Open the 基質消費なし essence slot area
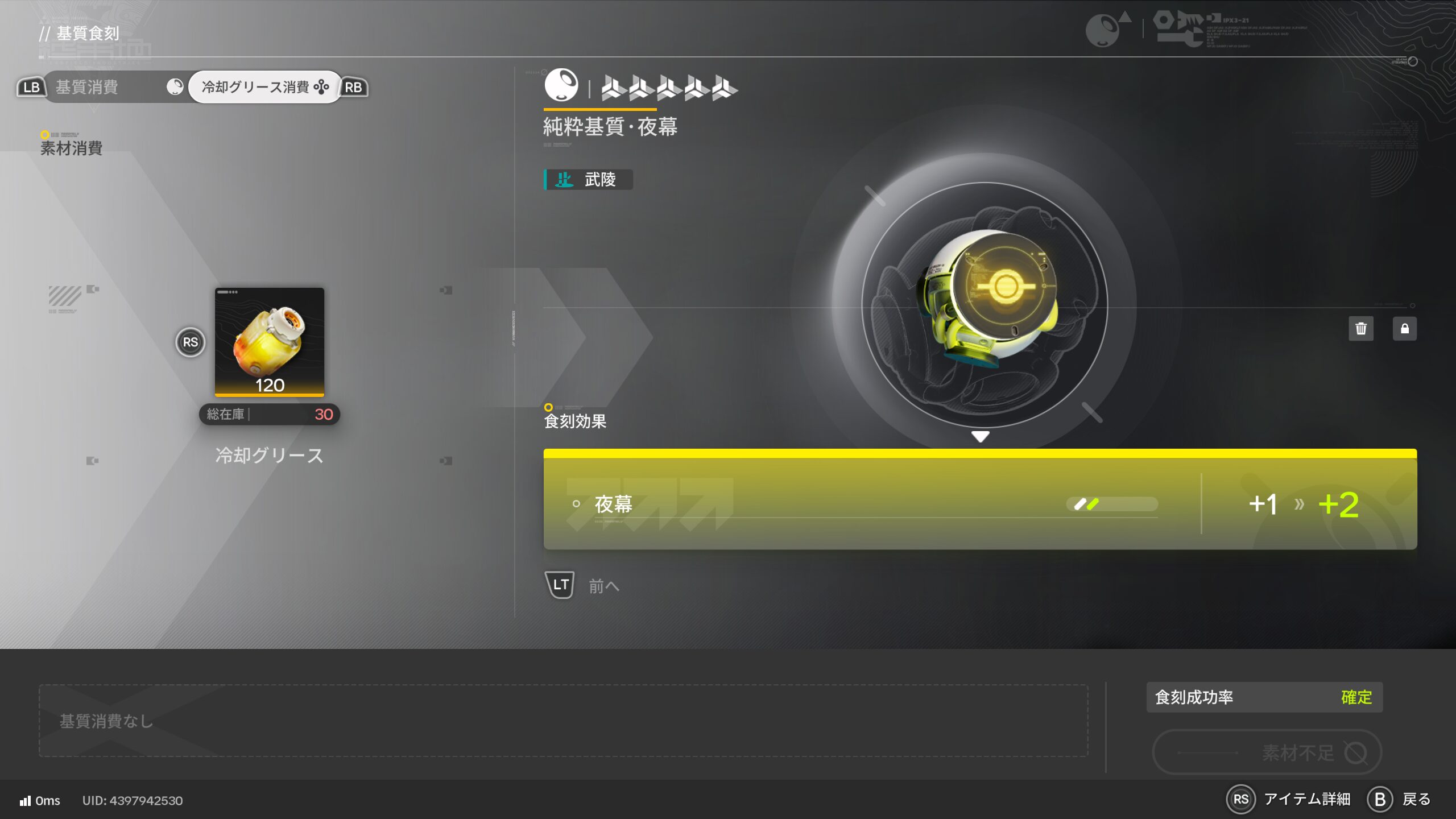The image size is (1456, 819). tap(563, 721)
